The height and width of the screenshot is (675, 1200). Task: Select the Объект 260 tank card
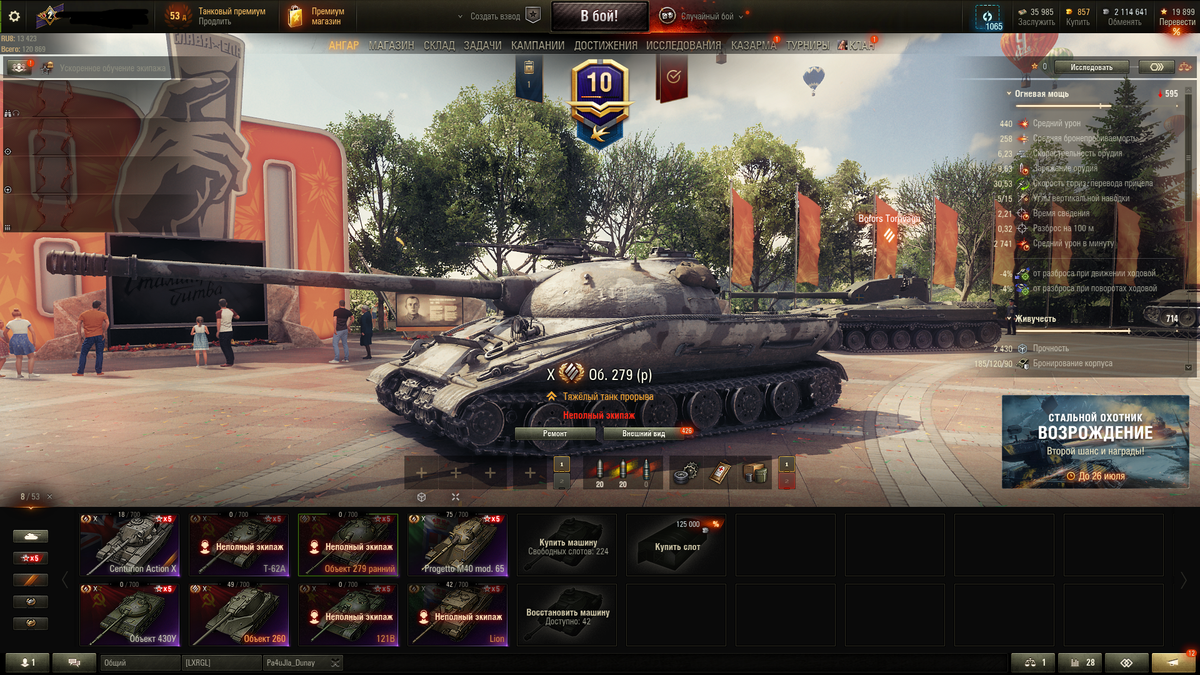(239, 615)
